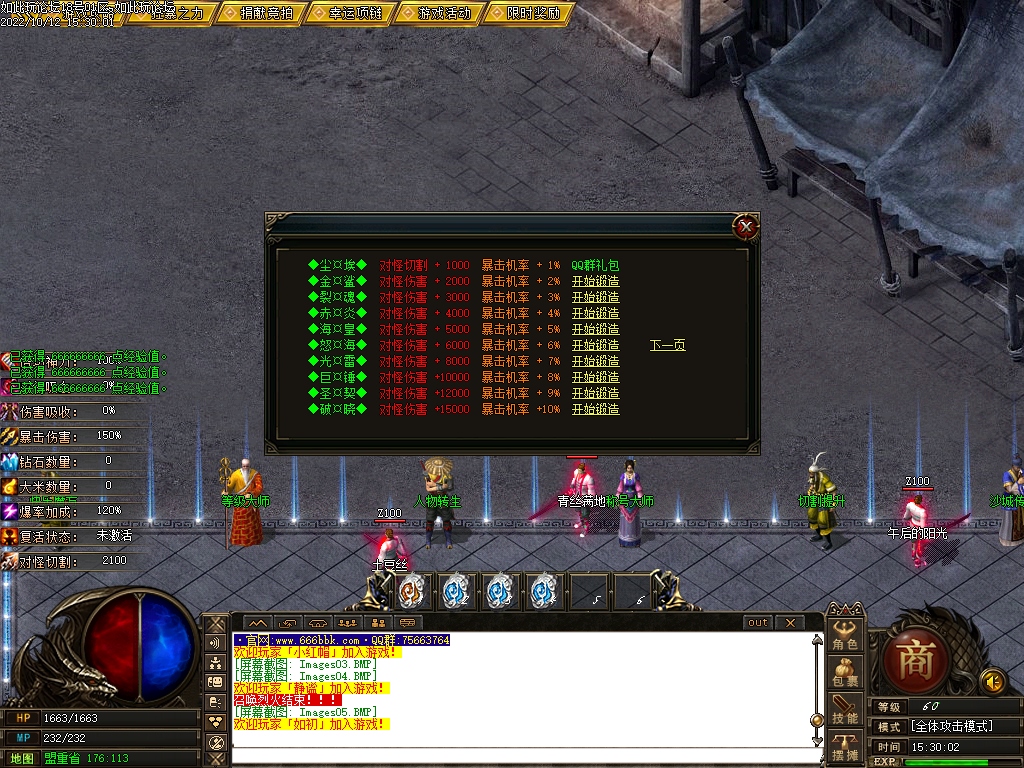Close the forging dialog window

[745, 227]
